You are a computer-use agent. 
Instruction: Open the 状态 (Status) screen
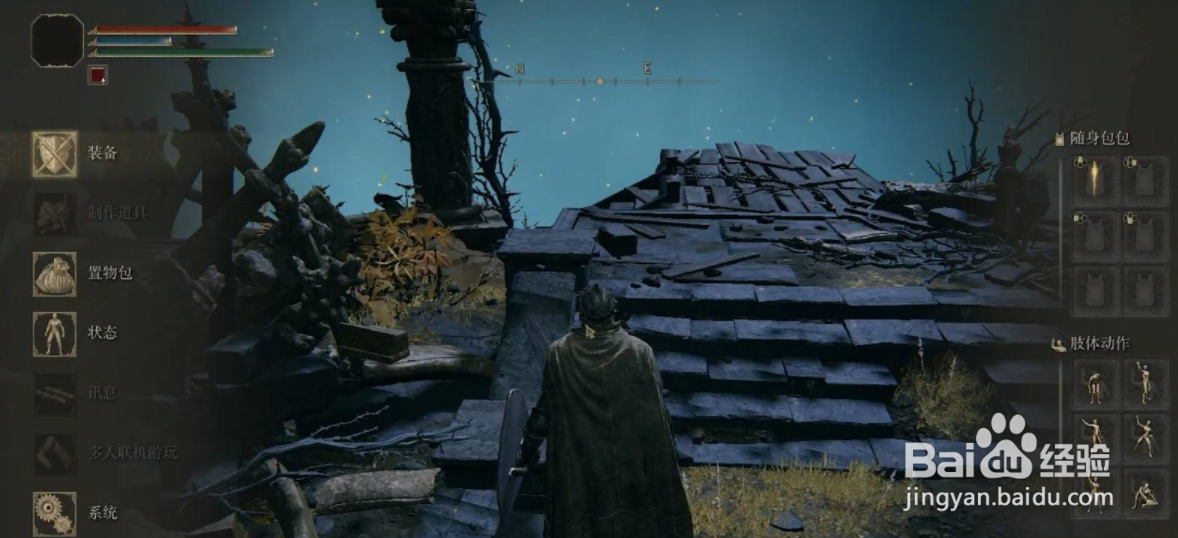click(56, 333)
